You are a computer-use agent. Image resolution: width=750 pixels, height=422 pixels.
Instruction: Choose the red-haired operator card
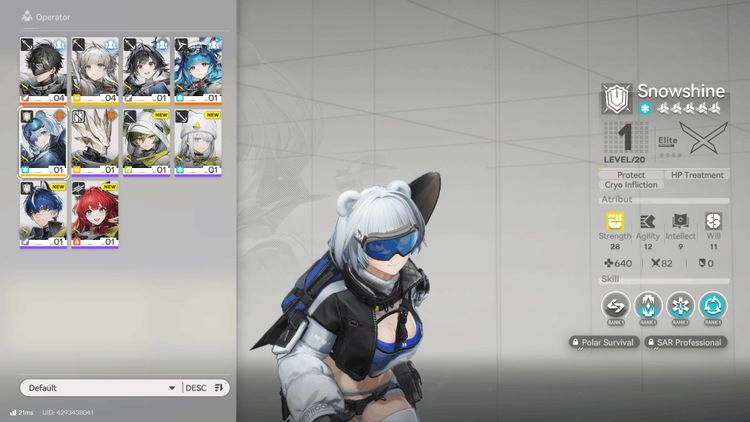pyautogui.click(x=95, y=214)
